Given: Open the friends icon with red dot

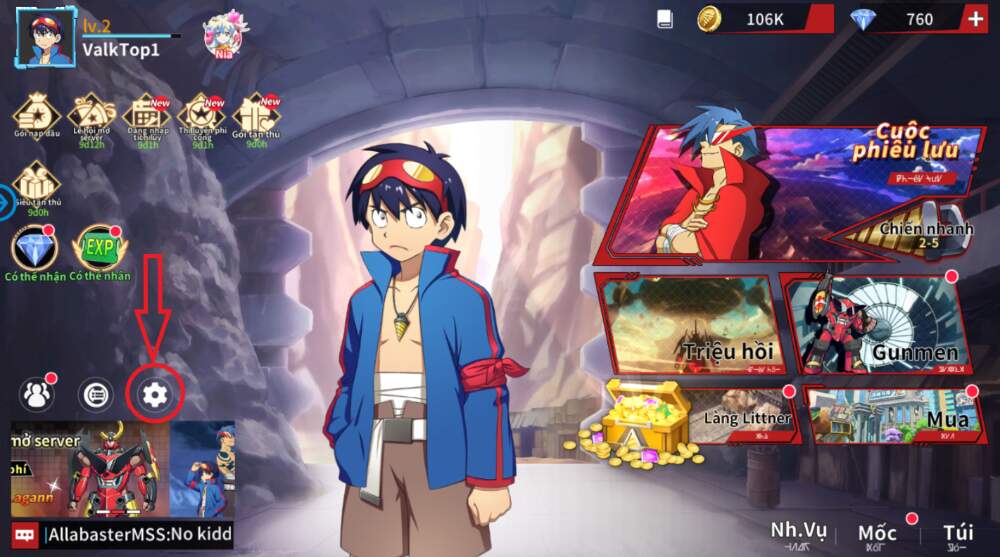Looking at the screenshot, I should [38, 394].
